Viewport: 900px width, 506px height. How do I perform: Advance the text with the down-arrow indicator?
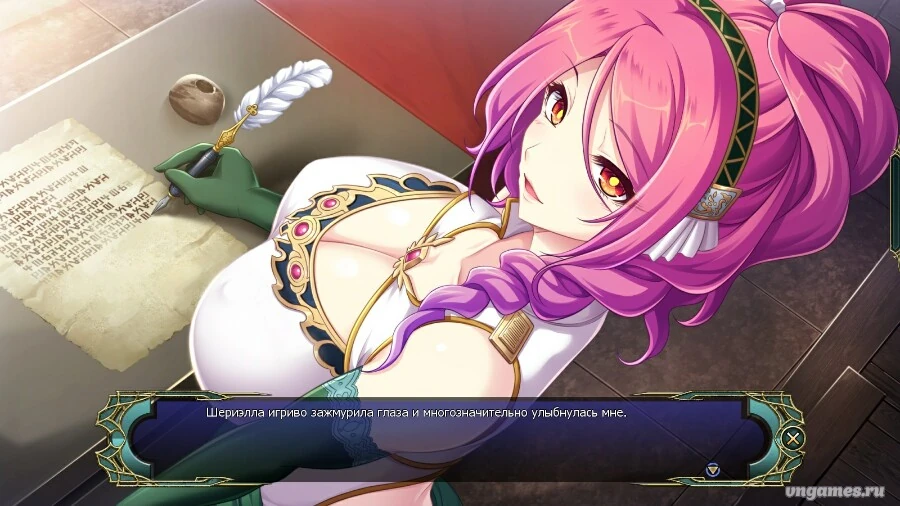[712, 468]
